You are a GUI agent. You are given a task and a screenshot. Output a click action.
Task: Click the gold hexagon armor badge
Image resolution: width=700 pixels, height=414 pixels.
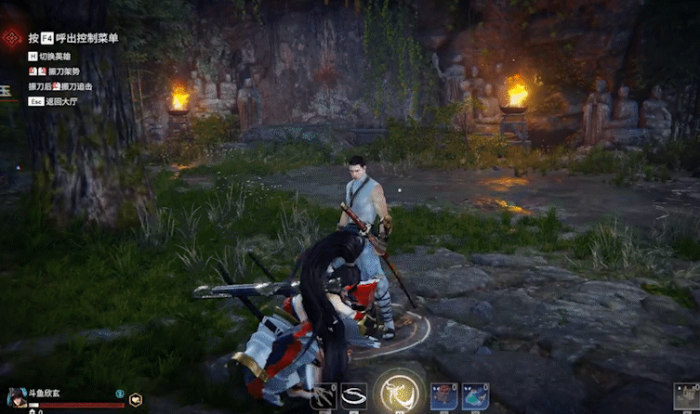point(135,399)
